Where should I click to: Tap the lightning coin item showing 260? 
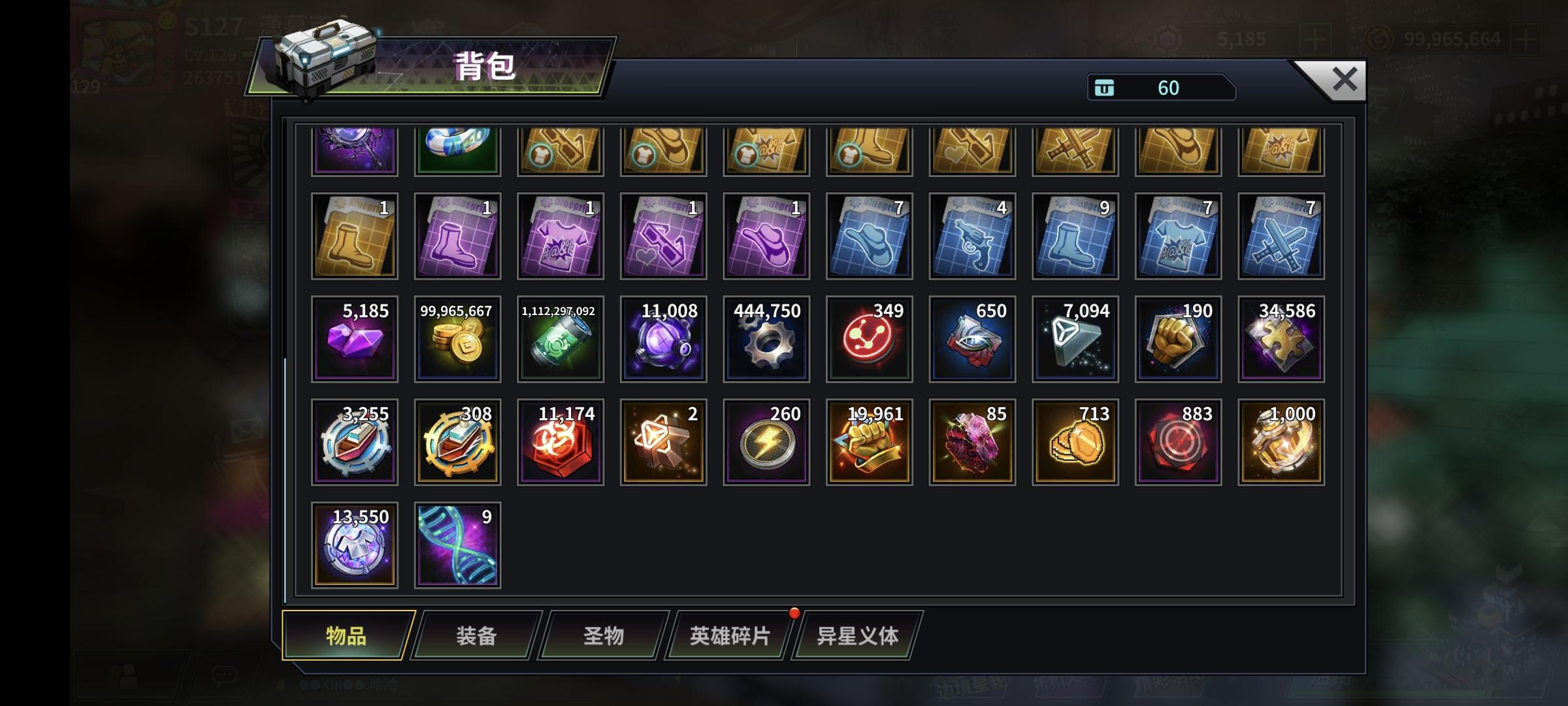click(x=765, y=441)
